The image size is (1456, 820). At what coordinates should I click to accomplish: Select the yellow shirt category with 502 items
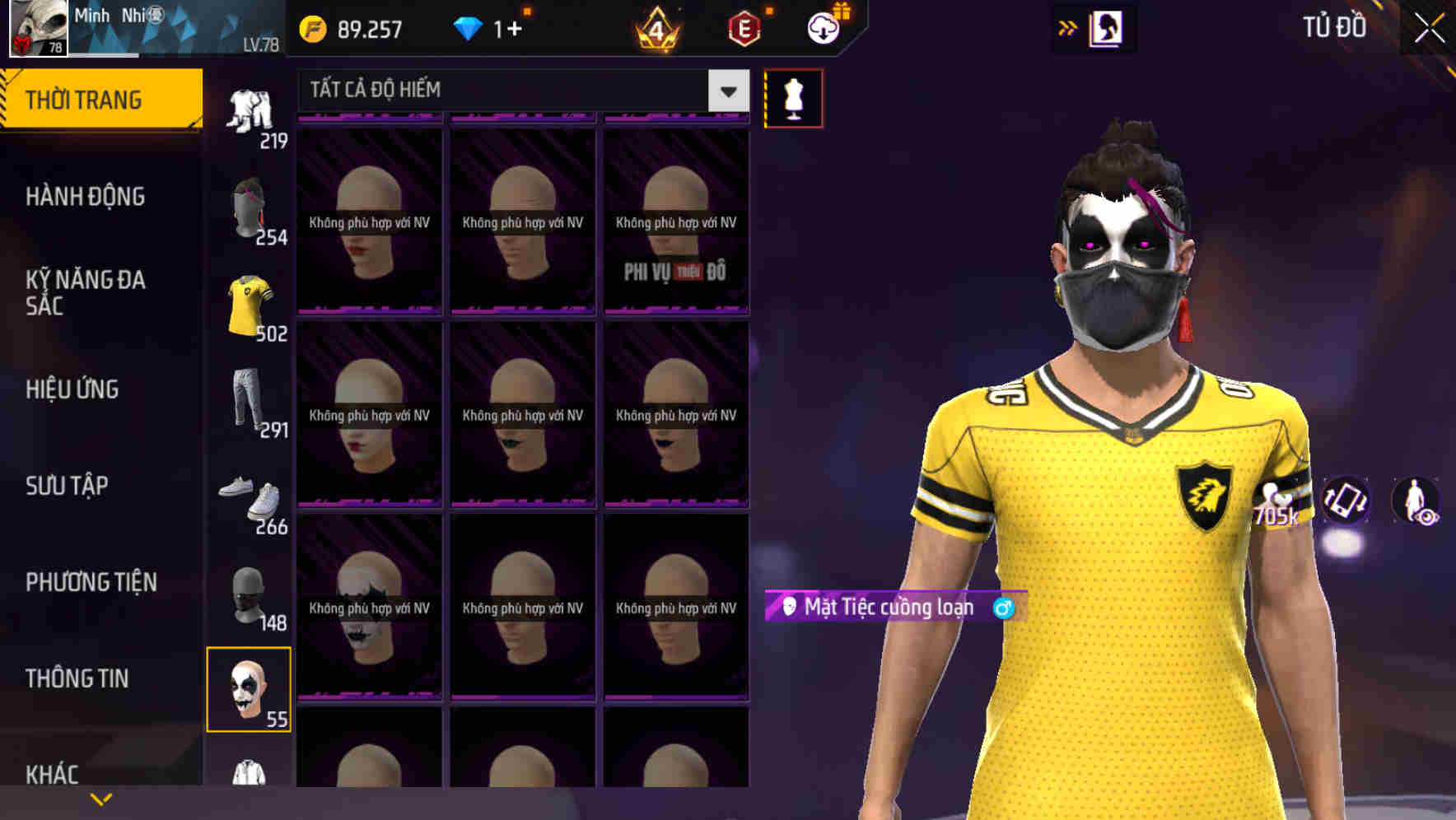click(x=251, y=301)
